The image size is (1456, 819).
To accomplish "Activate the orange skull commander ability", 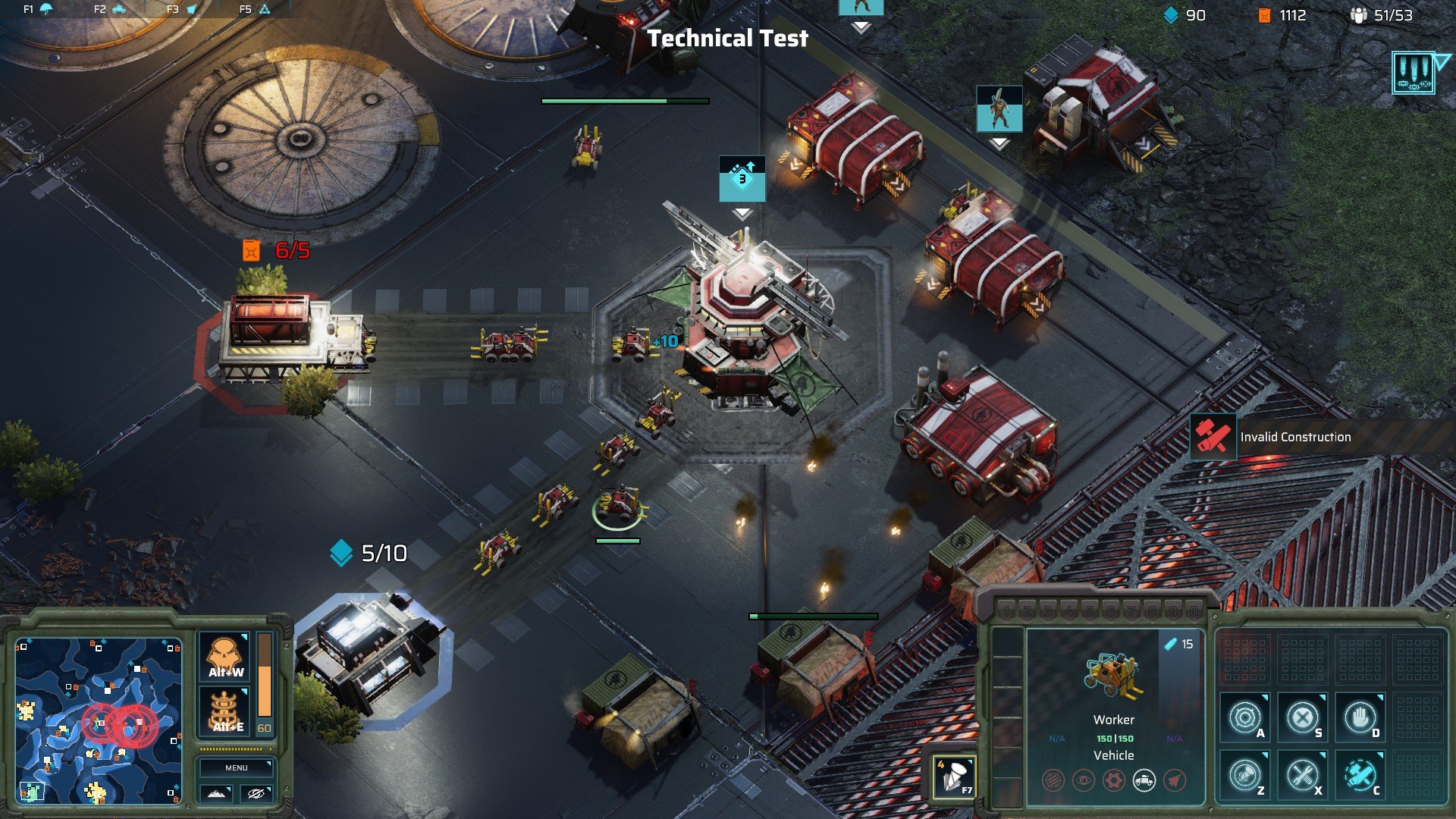I will coord(225,657).
